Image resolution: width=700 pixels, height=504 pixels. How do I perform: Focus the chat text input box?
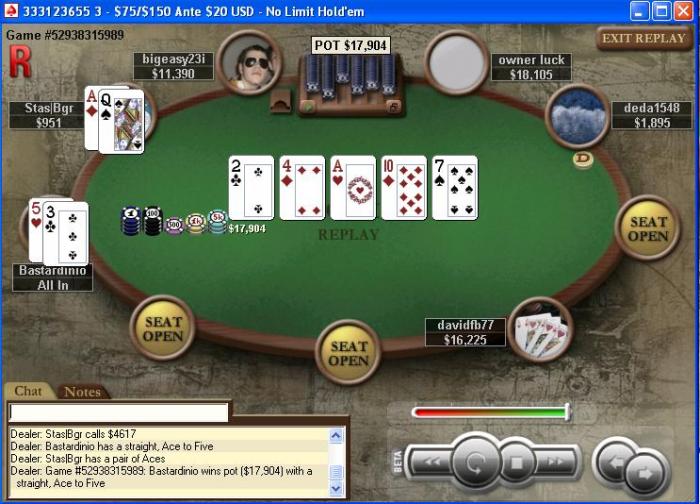tap(119, 412)
